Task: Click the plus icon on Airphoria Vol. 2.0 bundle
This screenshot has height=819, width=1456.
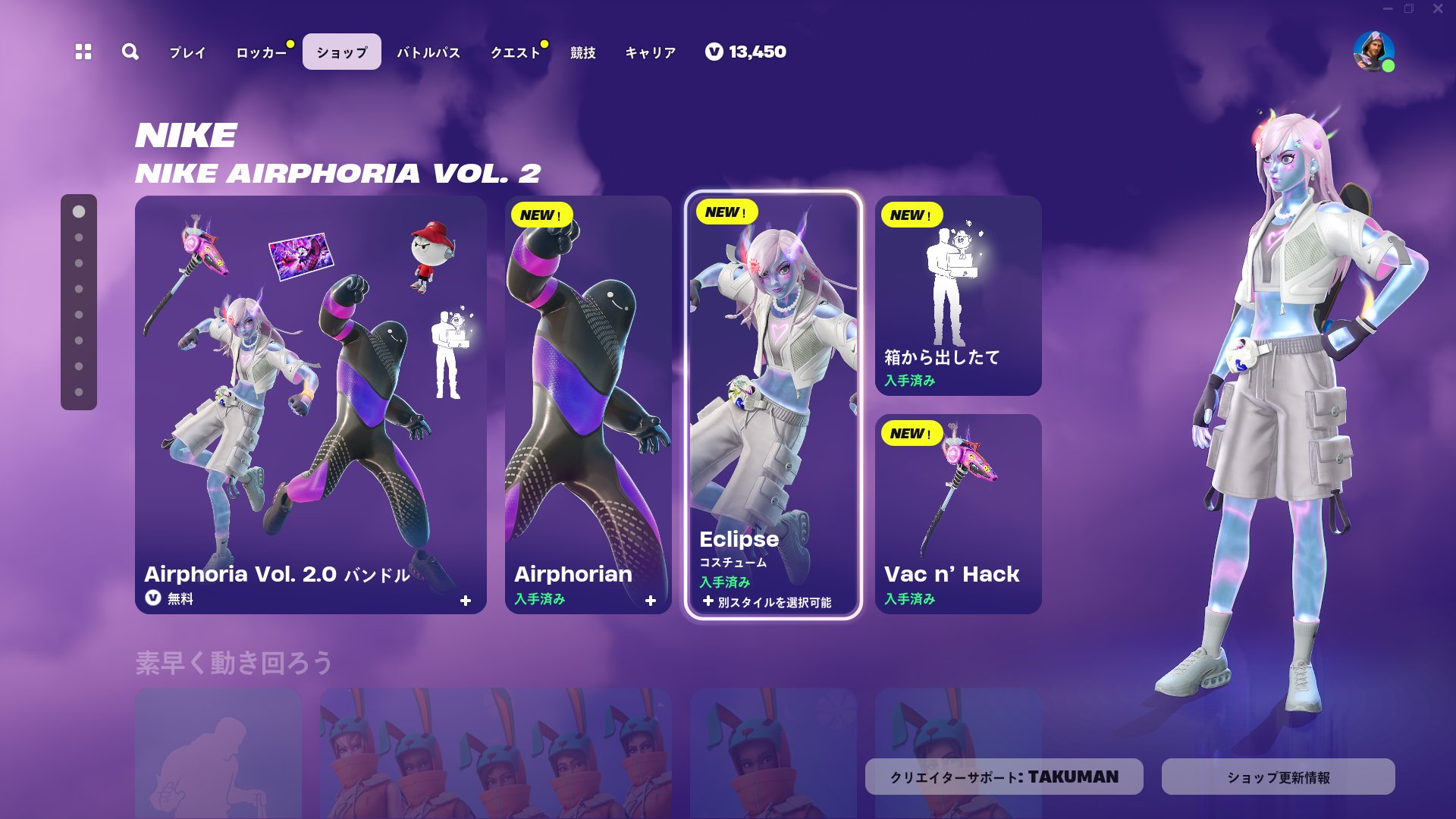Action: coord(467,599)
